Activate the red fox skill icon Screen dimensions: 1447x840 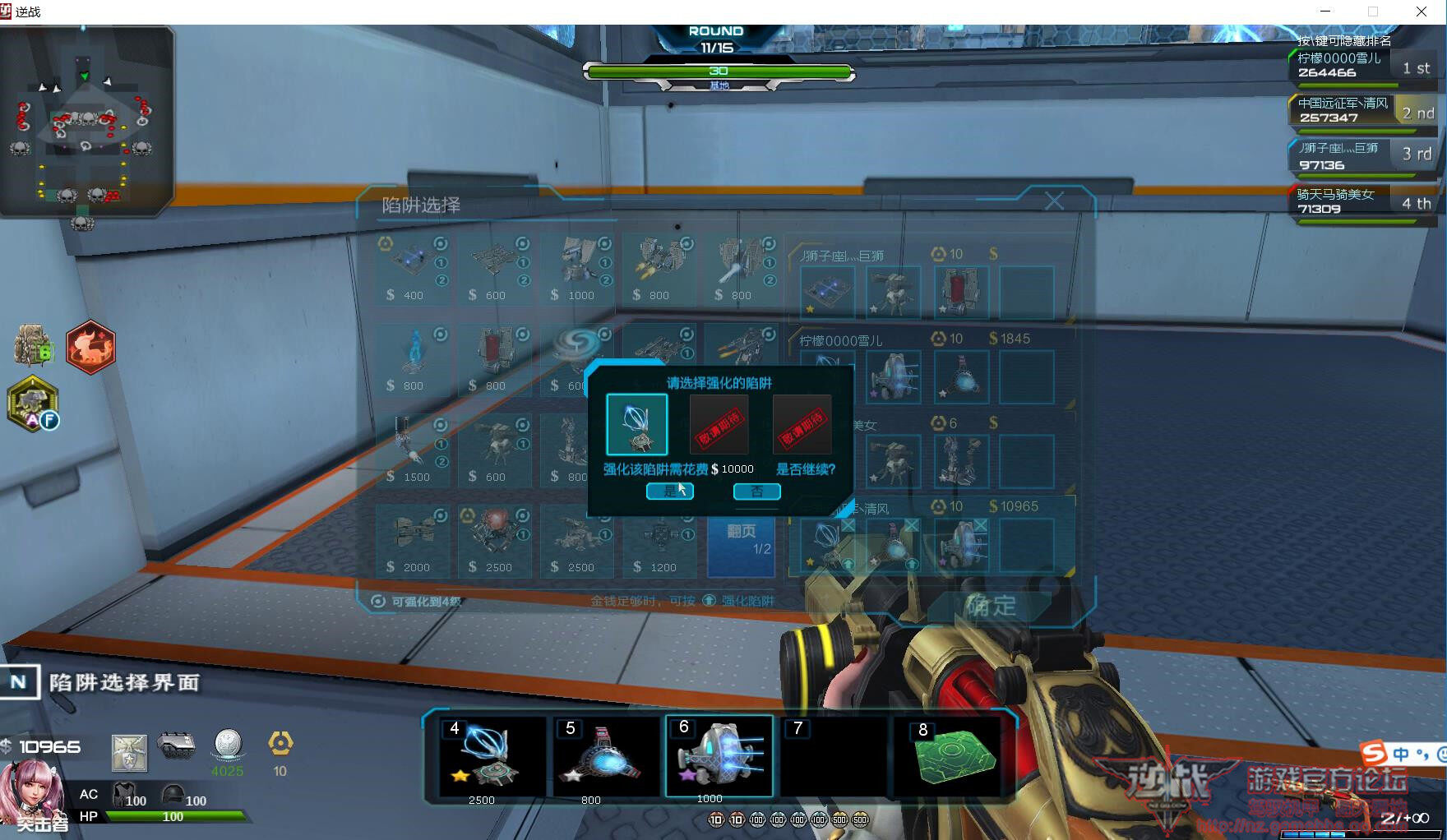coord(90,347)
